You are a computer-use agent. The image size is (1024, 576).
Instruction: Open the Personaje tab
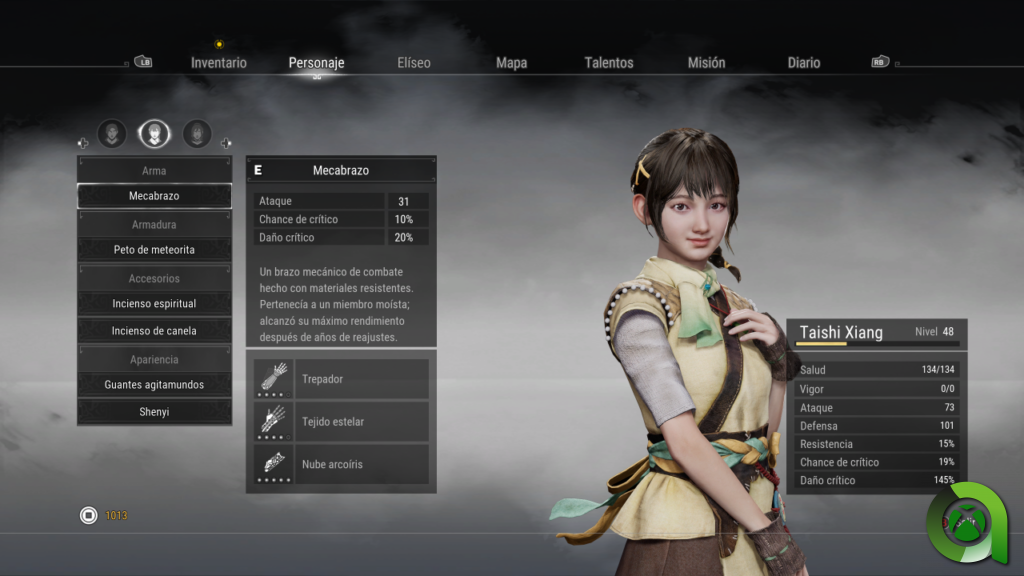click(316, 63)
